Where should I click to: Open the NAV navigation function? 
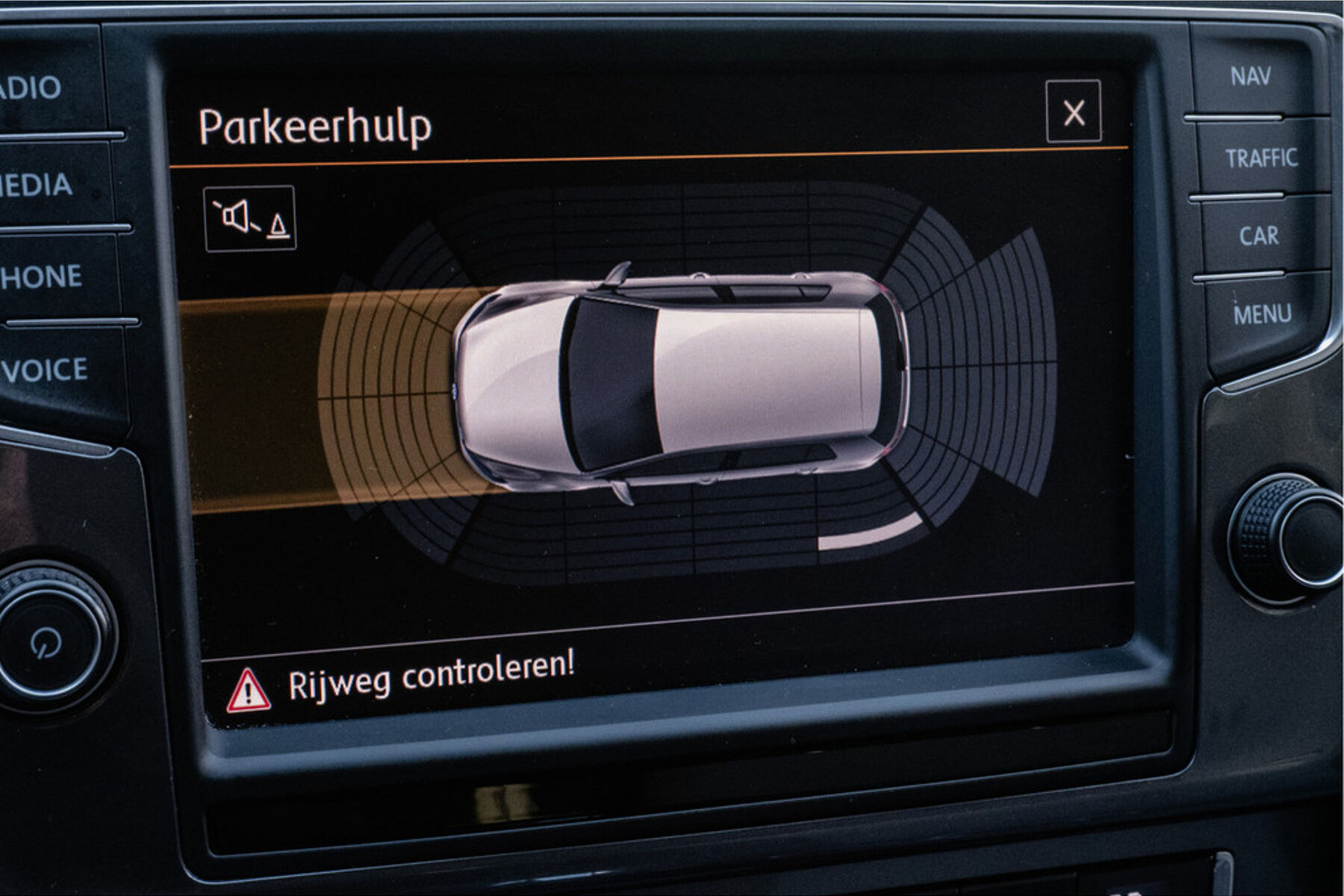[x=1251, y=76]
